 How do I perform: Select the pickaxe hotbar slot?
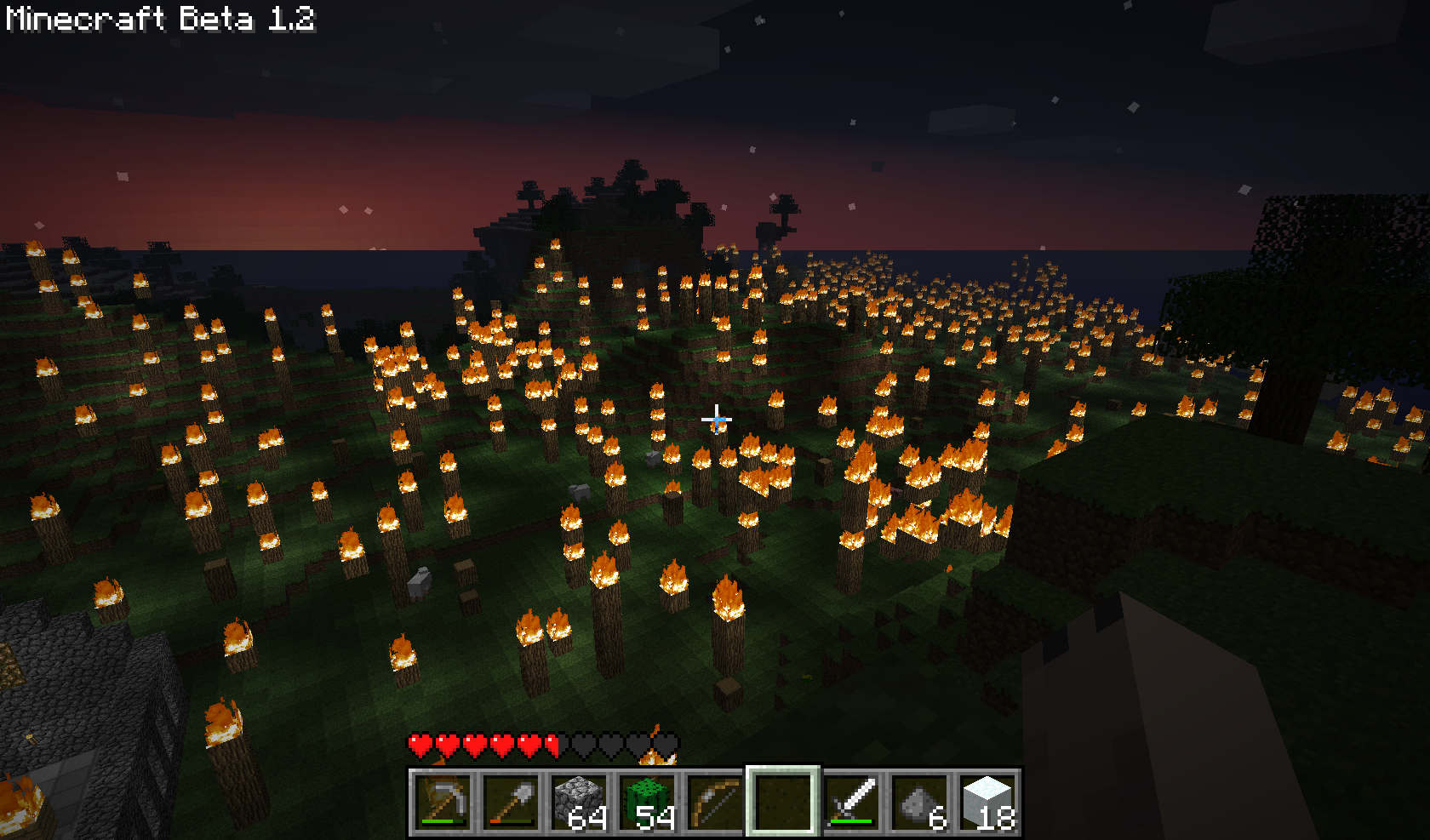[443, 802]
